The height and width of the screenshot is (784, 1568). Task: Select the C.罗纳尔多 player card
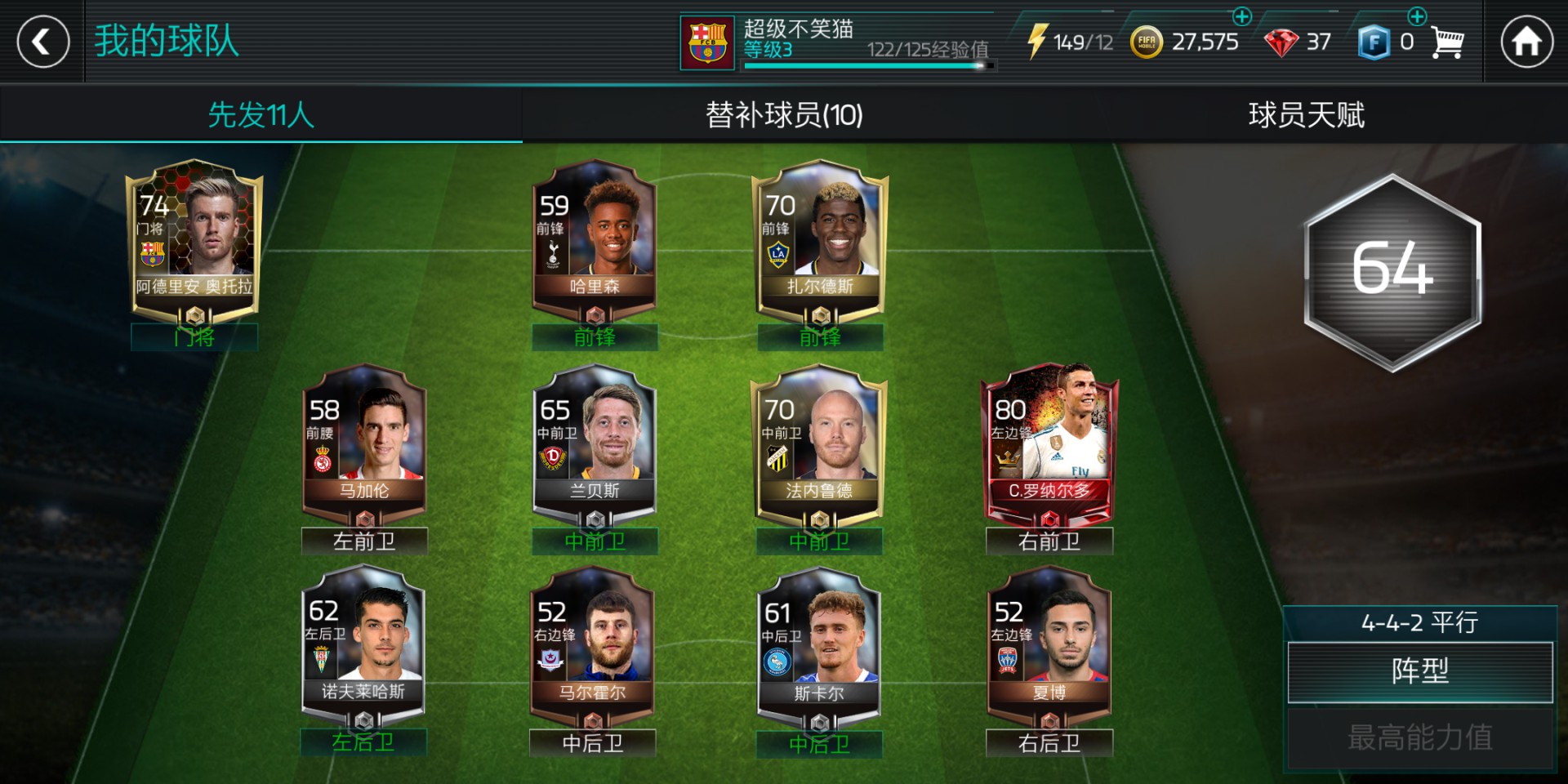point(1049,445)
